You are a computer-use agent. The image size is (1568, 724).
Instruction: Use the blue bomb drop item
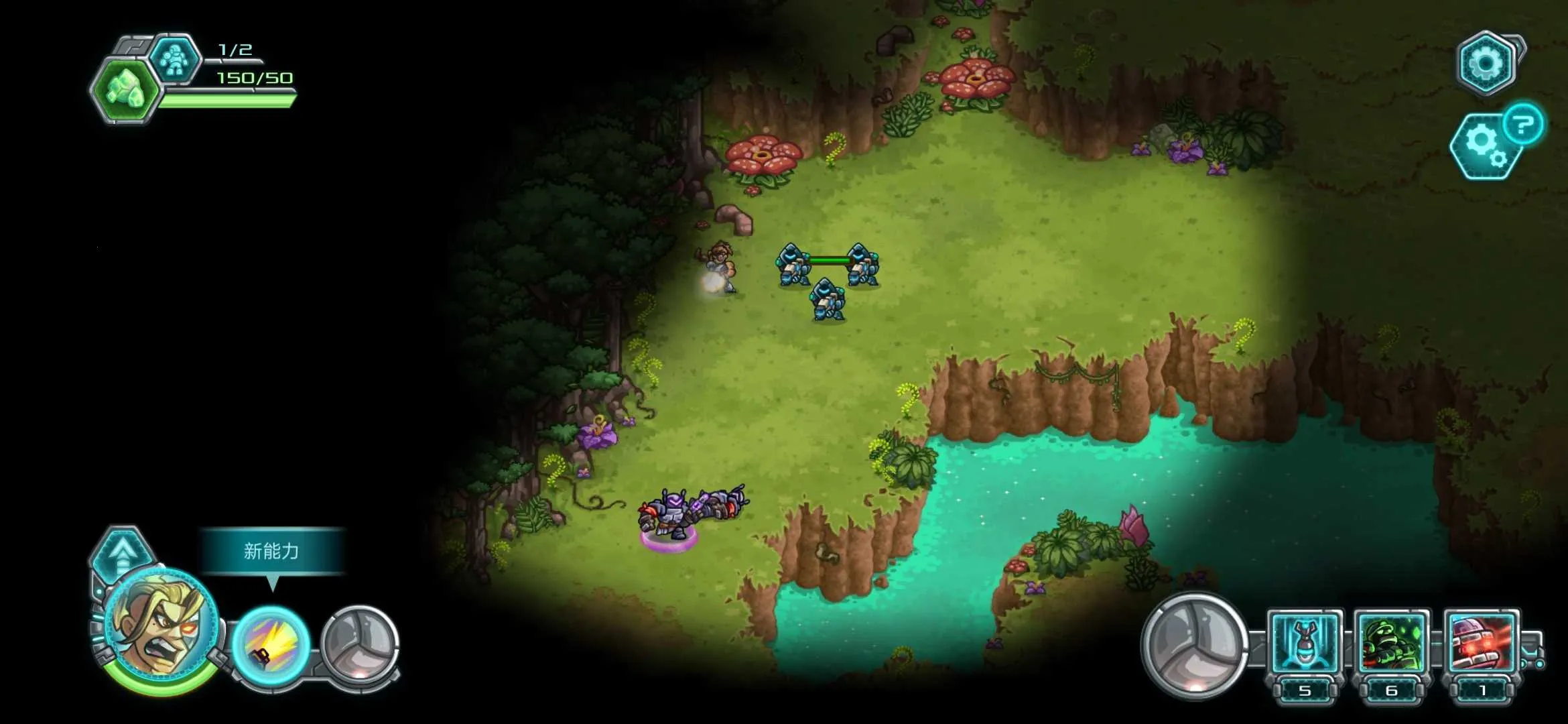click(1304, 645)
